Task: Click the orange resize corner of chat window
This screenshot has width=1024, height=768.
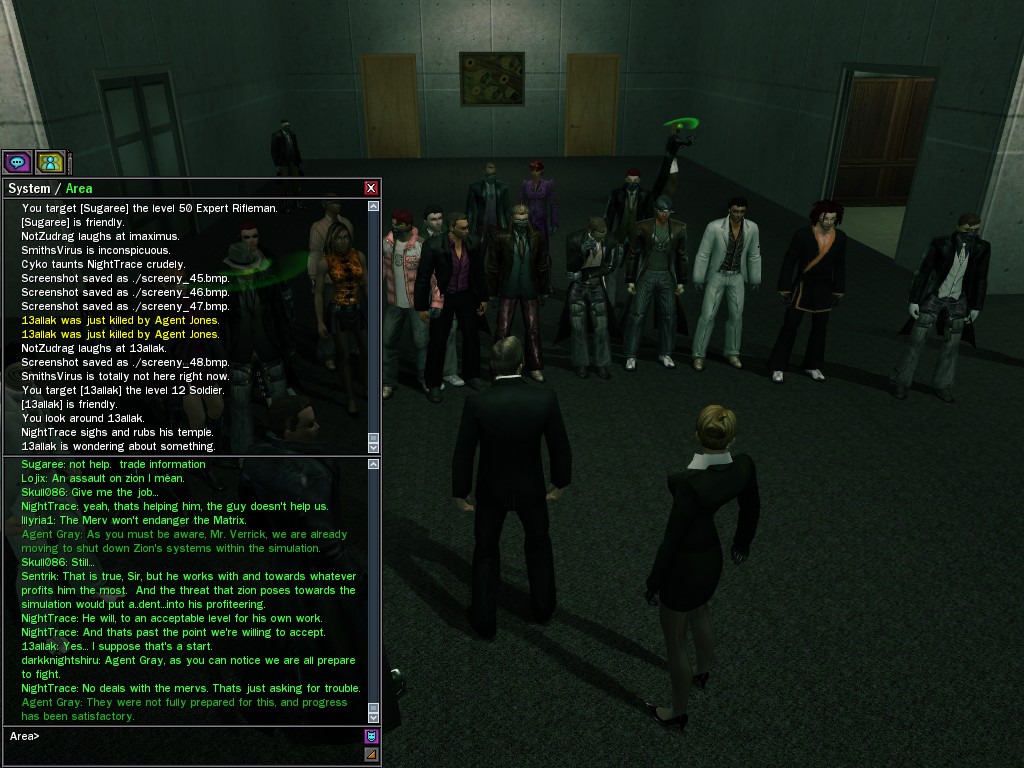Action: (371, 754)
